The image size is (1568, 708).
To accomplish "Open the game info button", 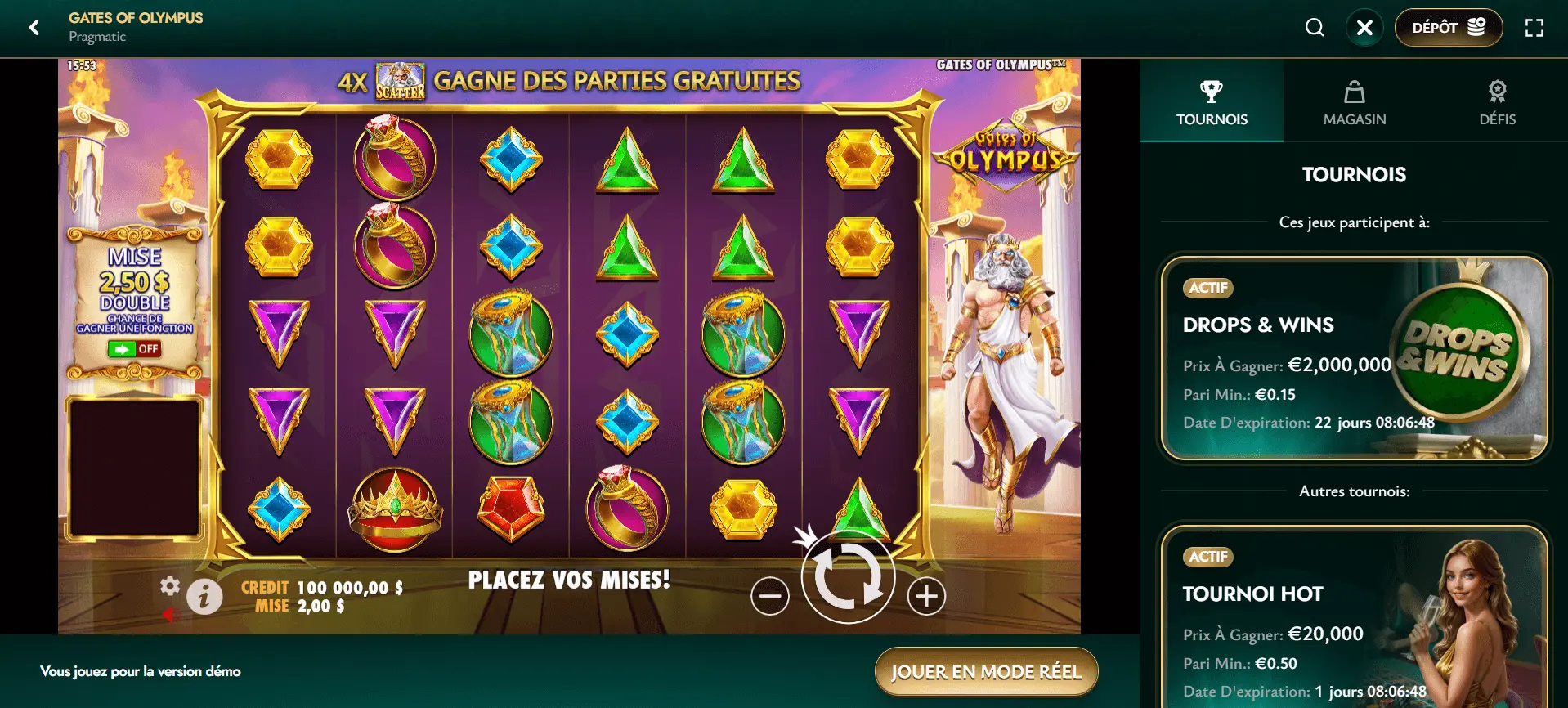I will [204, 596].
